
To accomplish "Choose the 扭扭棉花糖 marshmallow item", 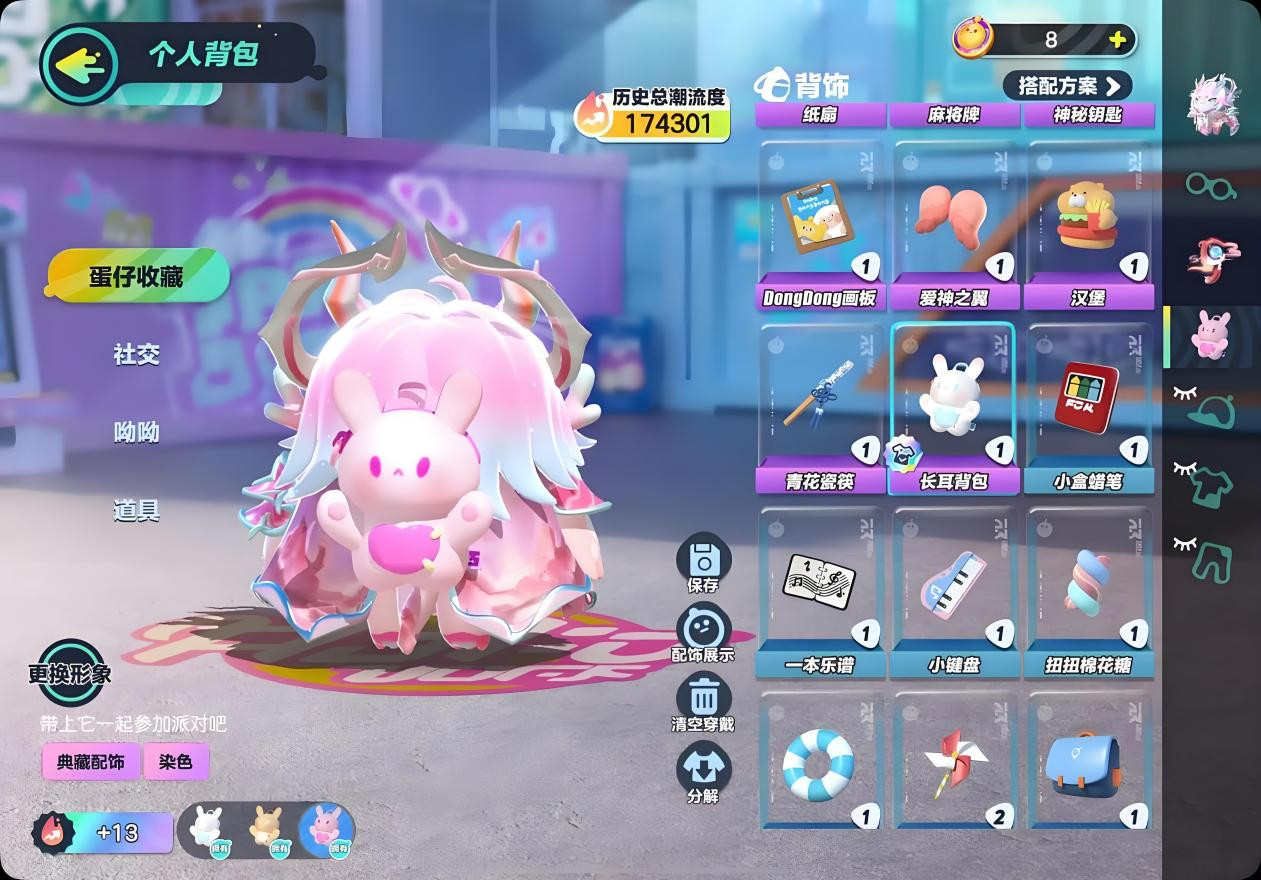I will [x=1089, y=588].
